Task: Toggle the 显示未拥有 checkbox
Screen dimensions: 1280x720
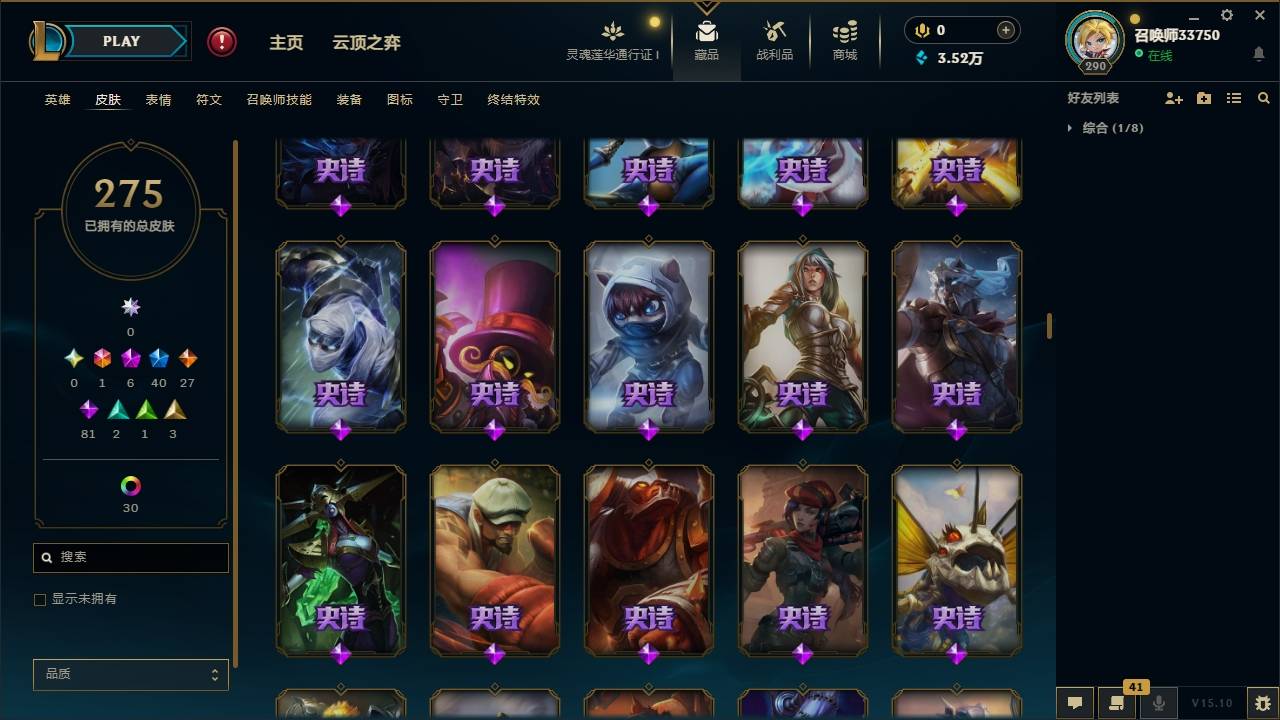Action: point(40,599)
